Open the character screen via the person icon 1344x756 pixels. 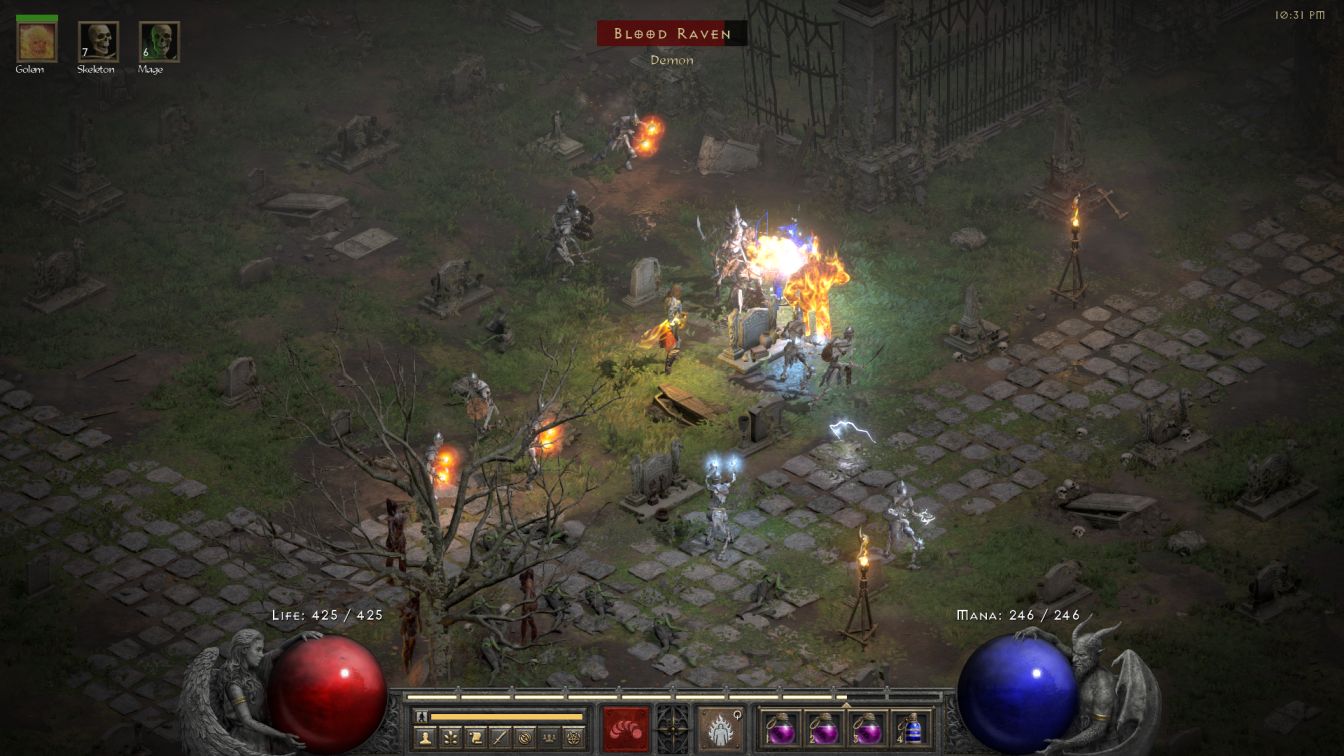pyautogui.click(x=424, y=738)
